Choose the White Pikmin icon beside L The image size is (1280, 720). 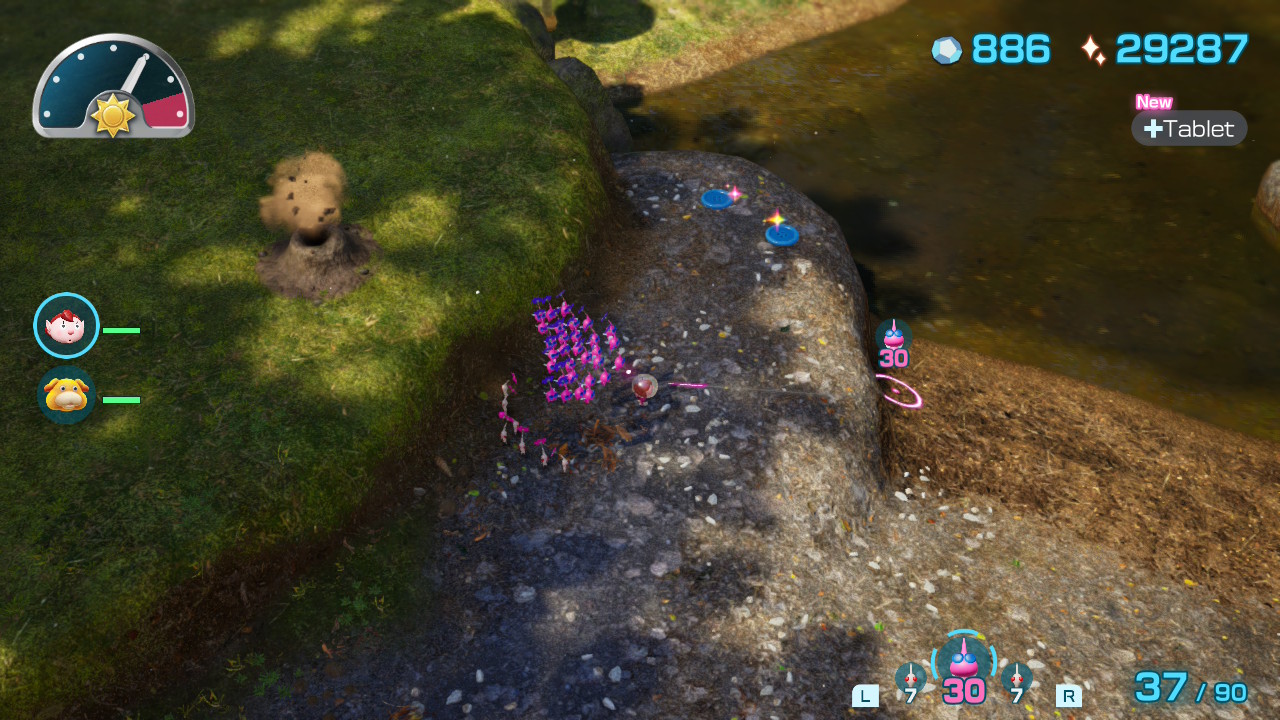point(910,678)
